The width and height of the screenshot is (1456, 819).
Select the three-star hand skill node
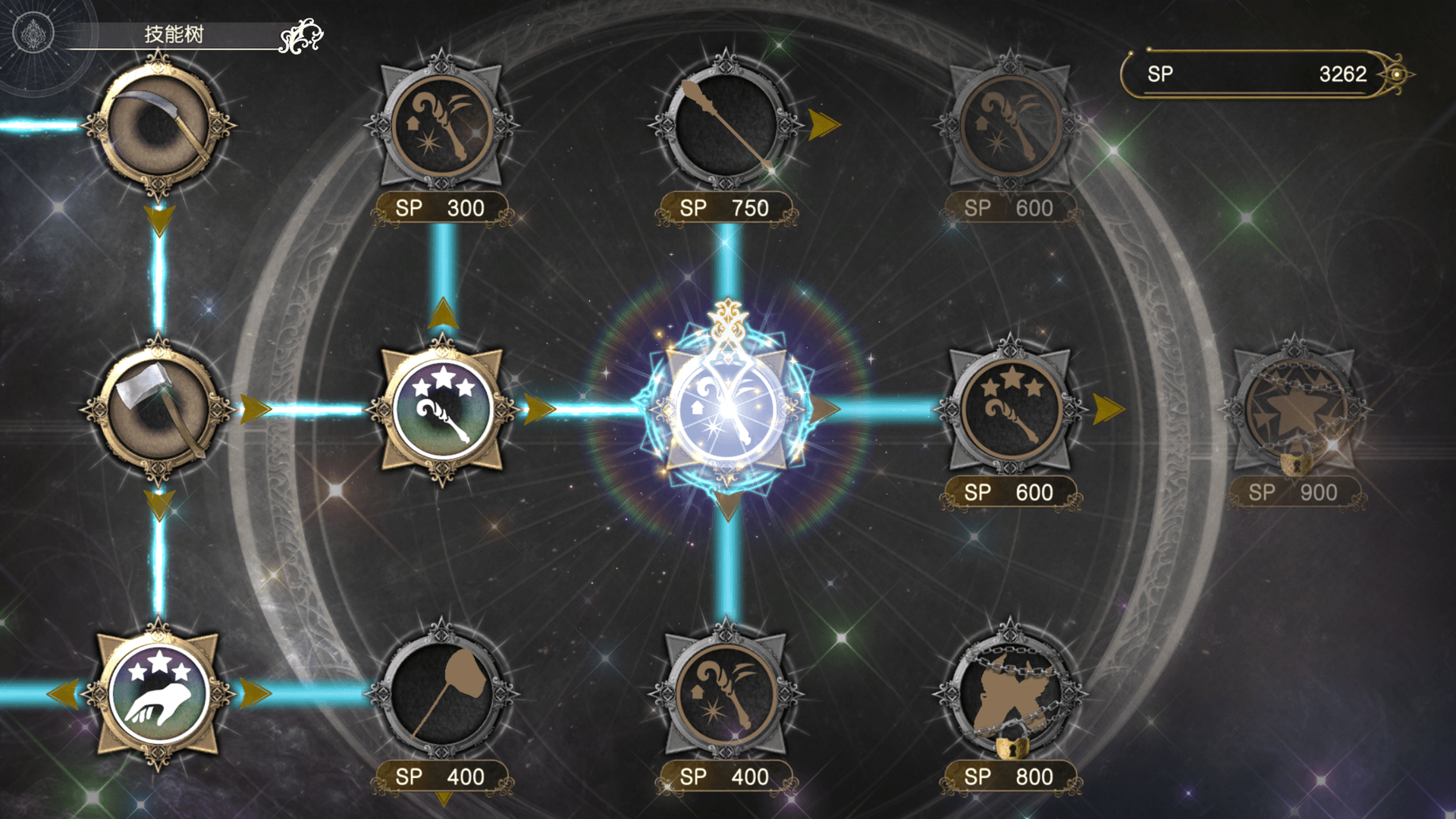(158, 693)
